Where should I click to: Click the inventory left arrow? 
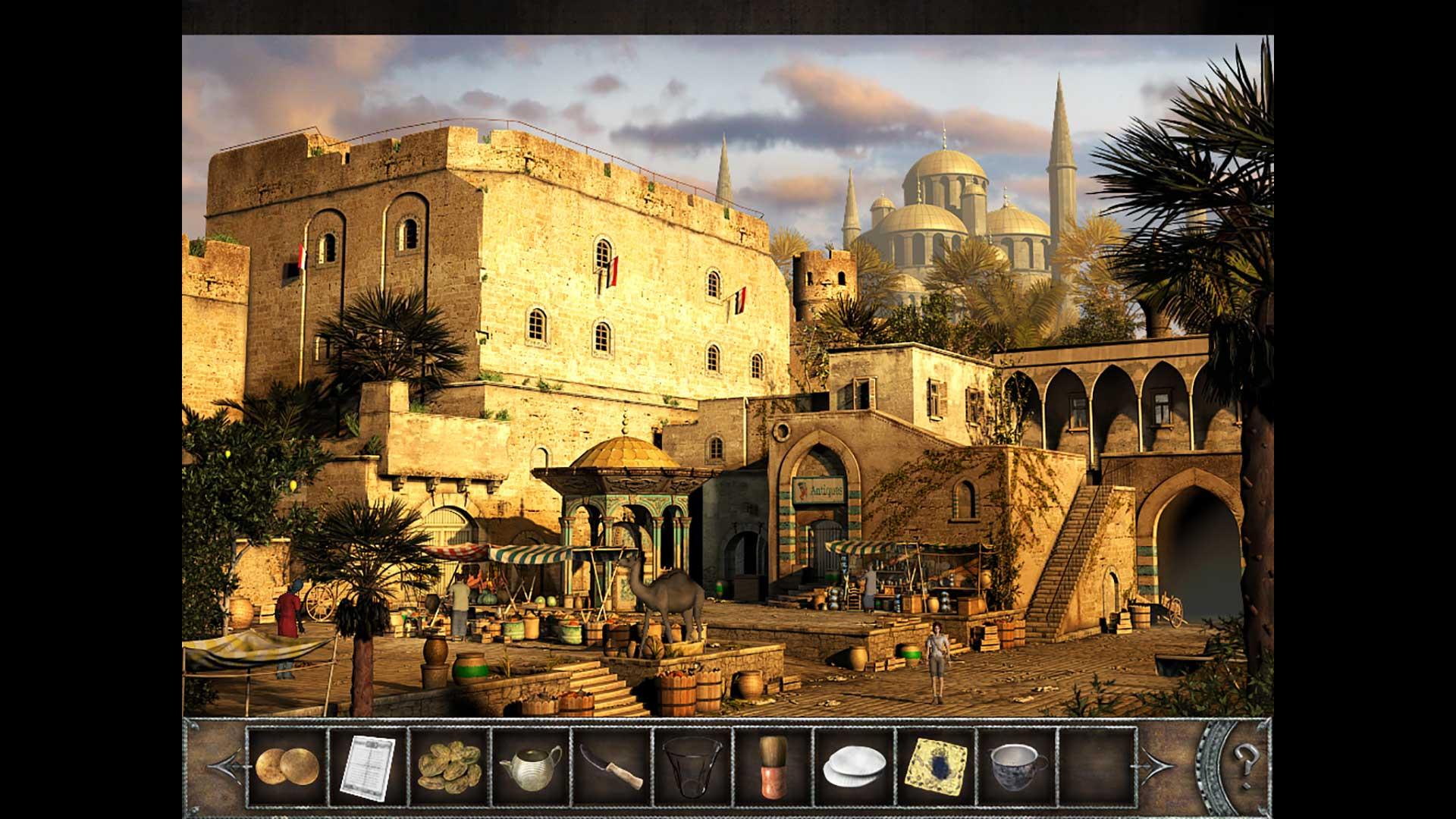coord(225,767)
